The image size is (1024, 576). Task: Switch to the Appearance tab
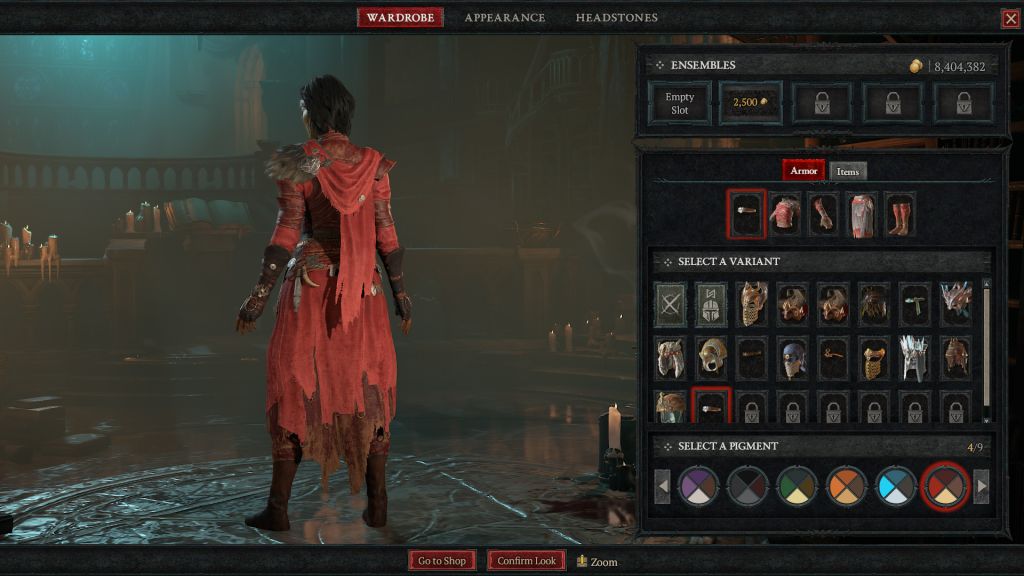tap(504, 18)
